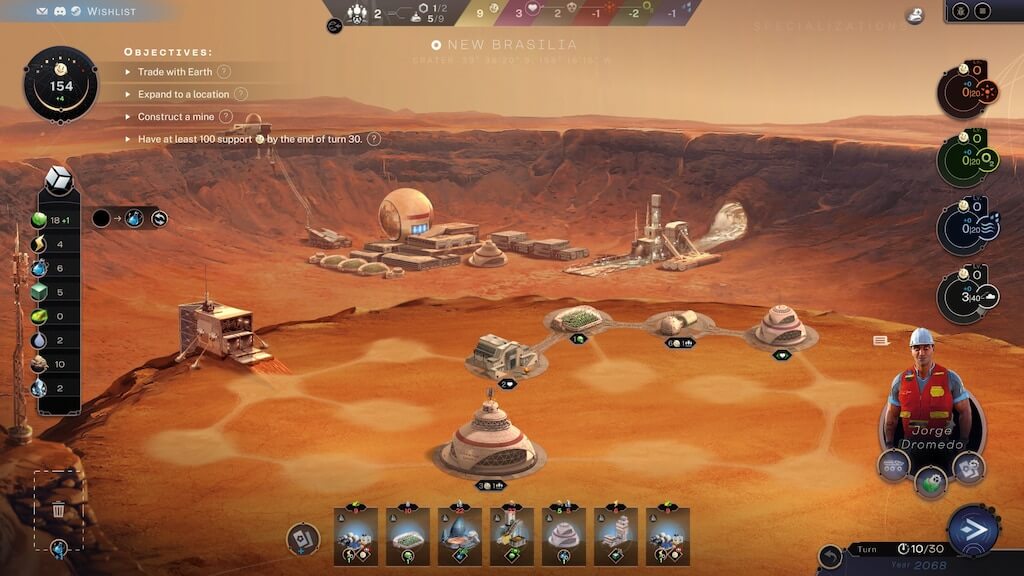Toggle the resource exchange swap button
This screenshot has height=576, width=1024.
click(x=159, y=218)
